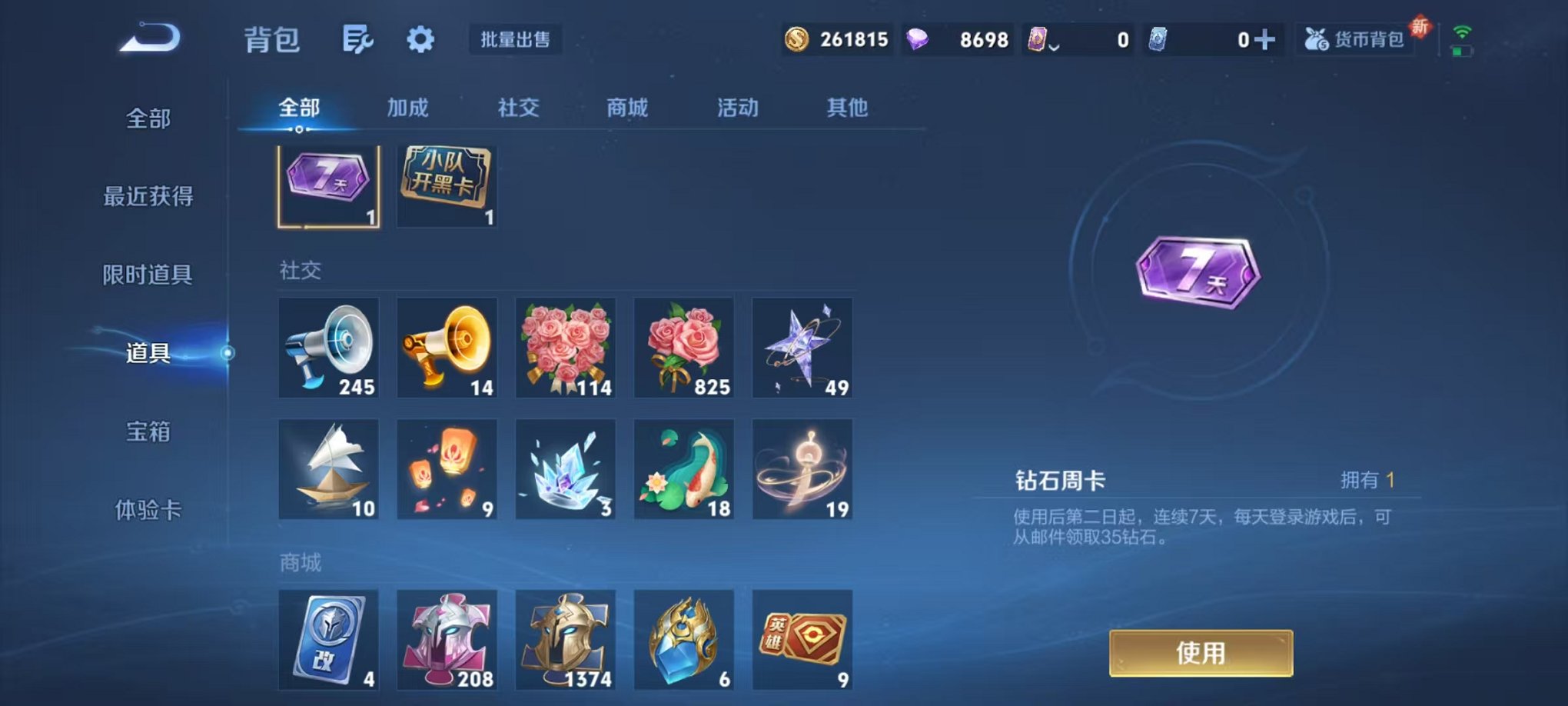Select the rose bouquet with 825 count
Screen dimensions: 1568x706
684,348
